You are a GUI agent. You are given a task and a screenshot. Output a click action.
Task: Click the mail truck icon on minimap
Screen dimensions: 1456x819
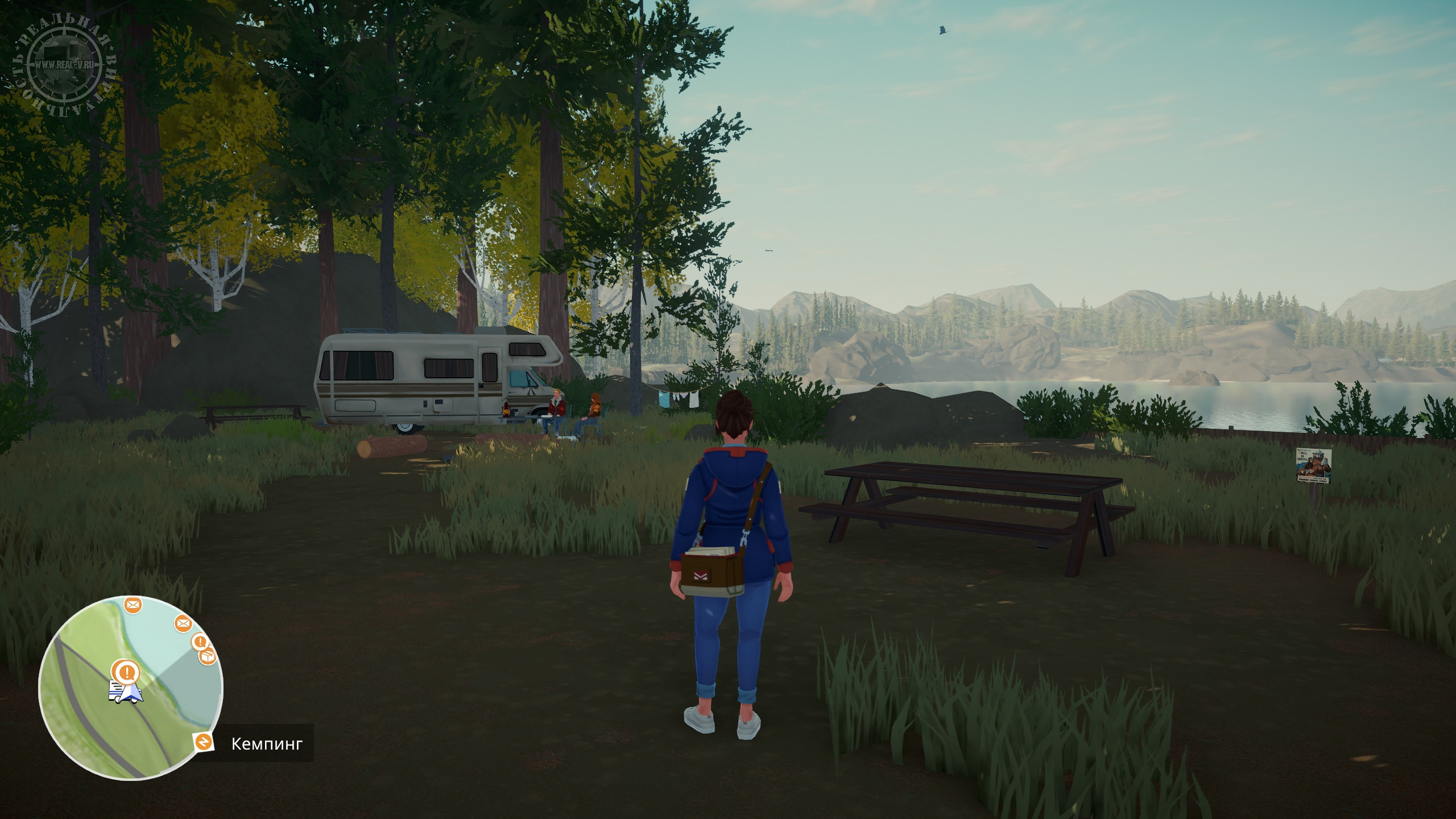tap(118, 690)
